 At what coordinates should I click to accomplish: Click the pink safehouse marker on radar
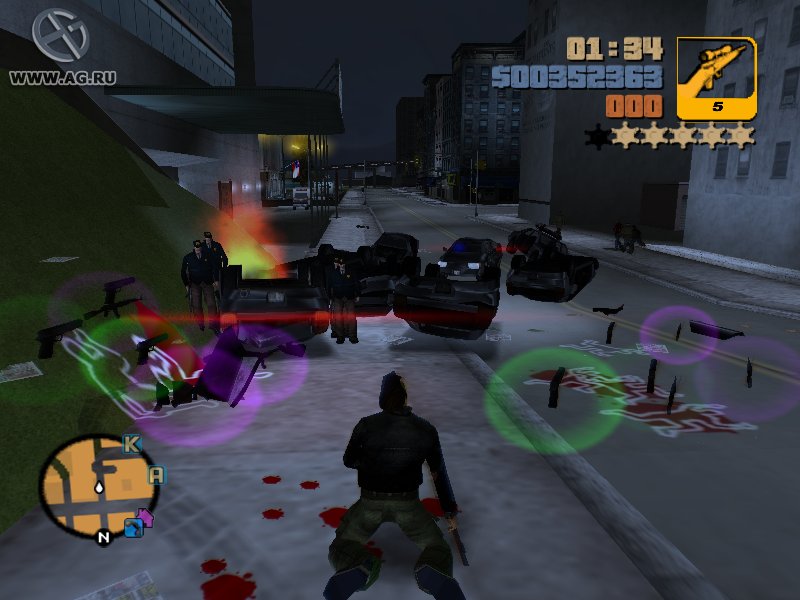pyautogui.click(x=144, y=517)
